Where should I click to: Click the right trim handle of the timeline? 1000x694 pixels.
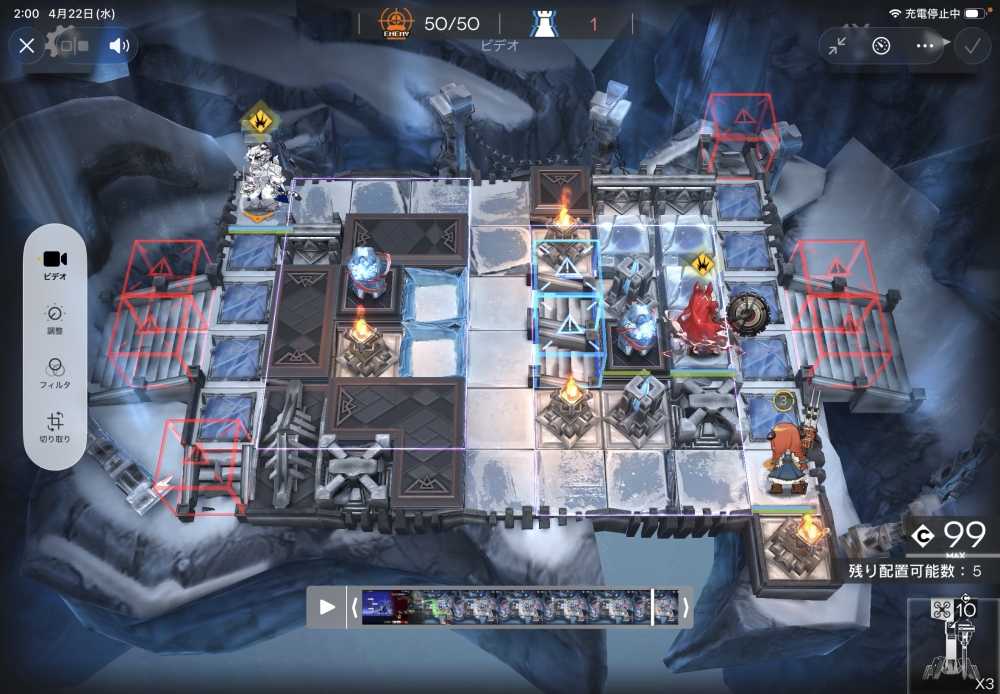pyautogui.click(x=685, y=607)
